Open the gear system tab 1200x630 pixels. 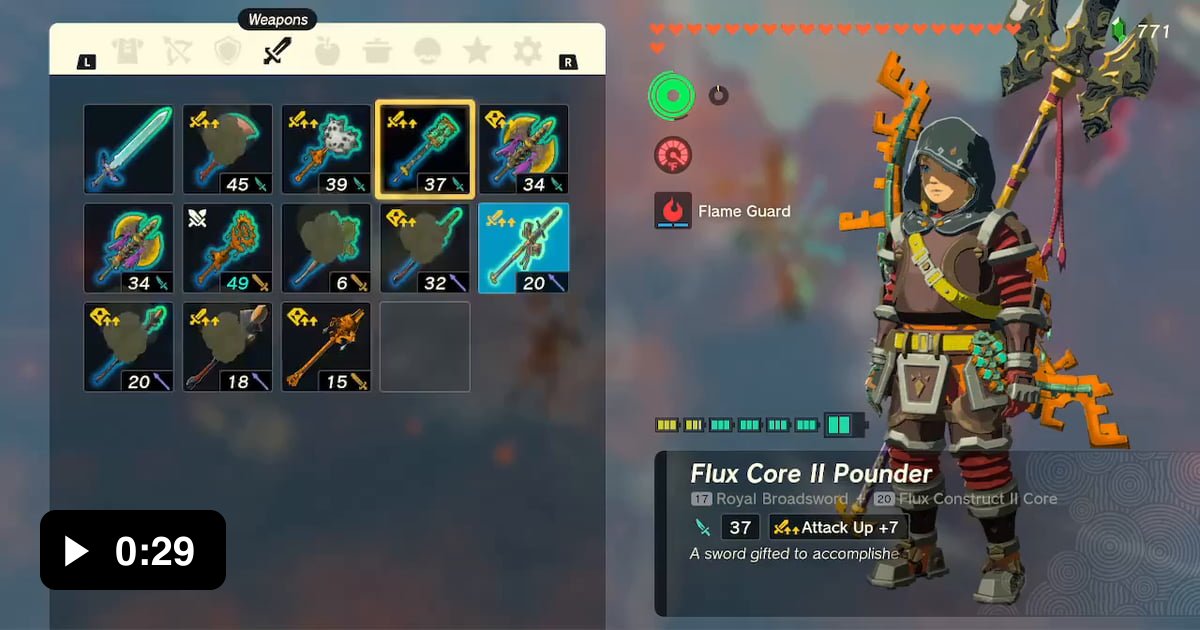click(527, 51)
